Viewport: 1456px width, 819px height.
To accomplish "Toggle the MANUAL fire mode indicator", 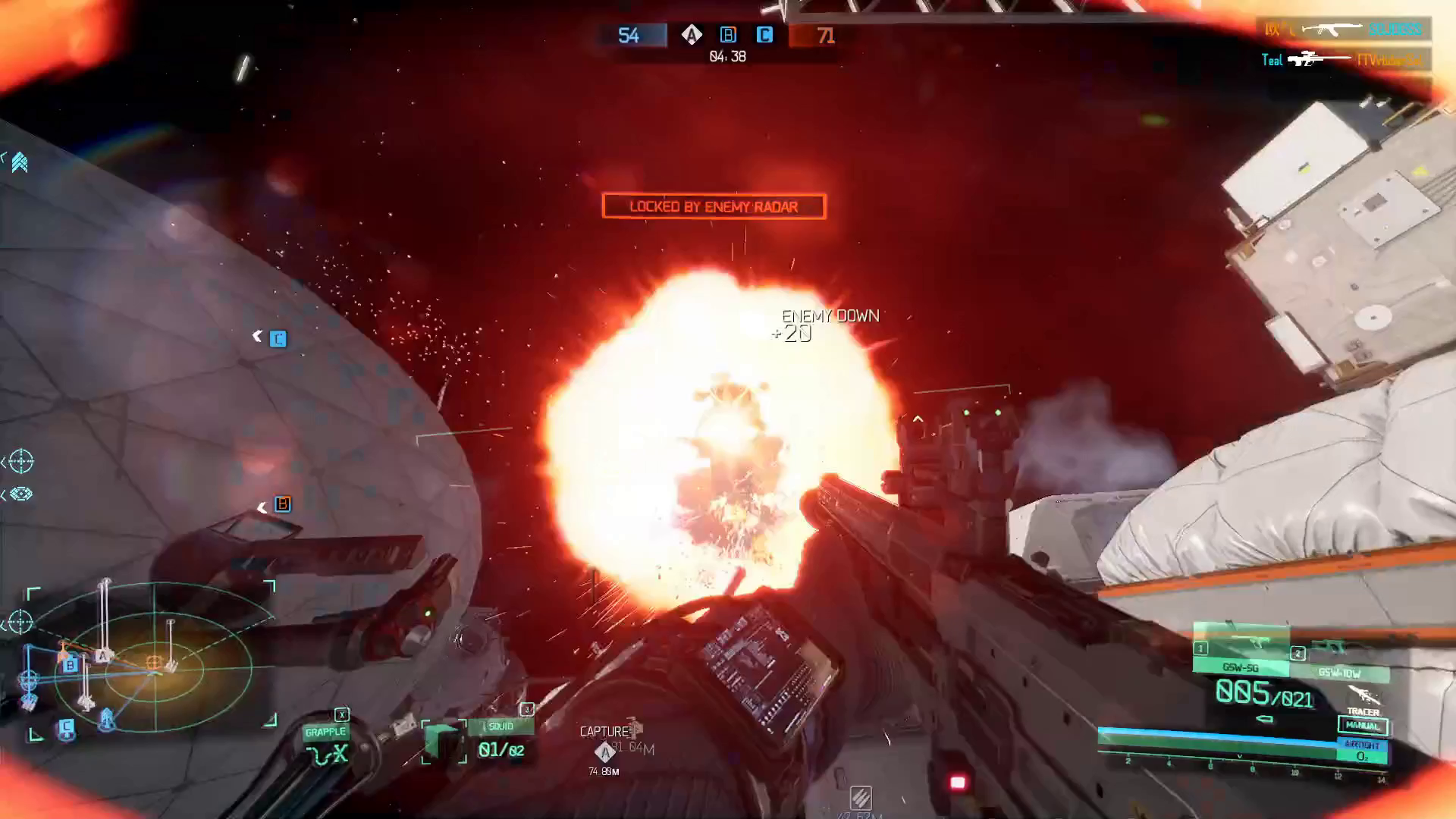I will [1363, 726].
